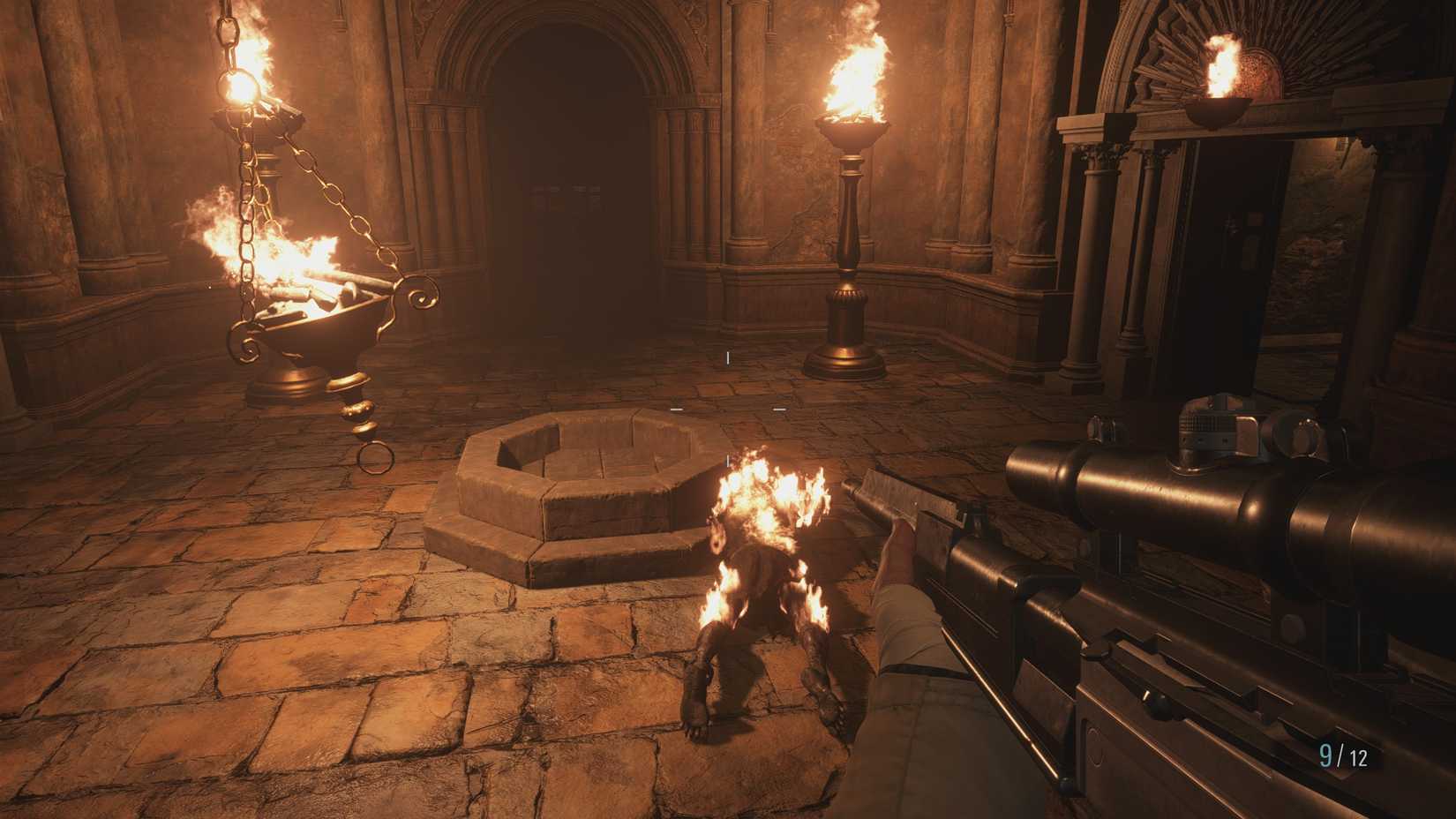Image resolution: width=1456 pixels, height=819 pixels.
Task: Click the small marker above the crosshair
Action: click(727, 357)
